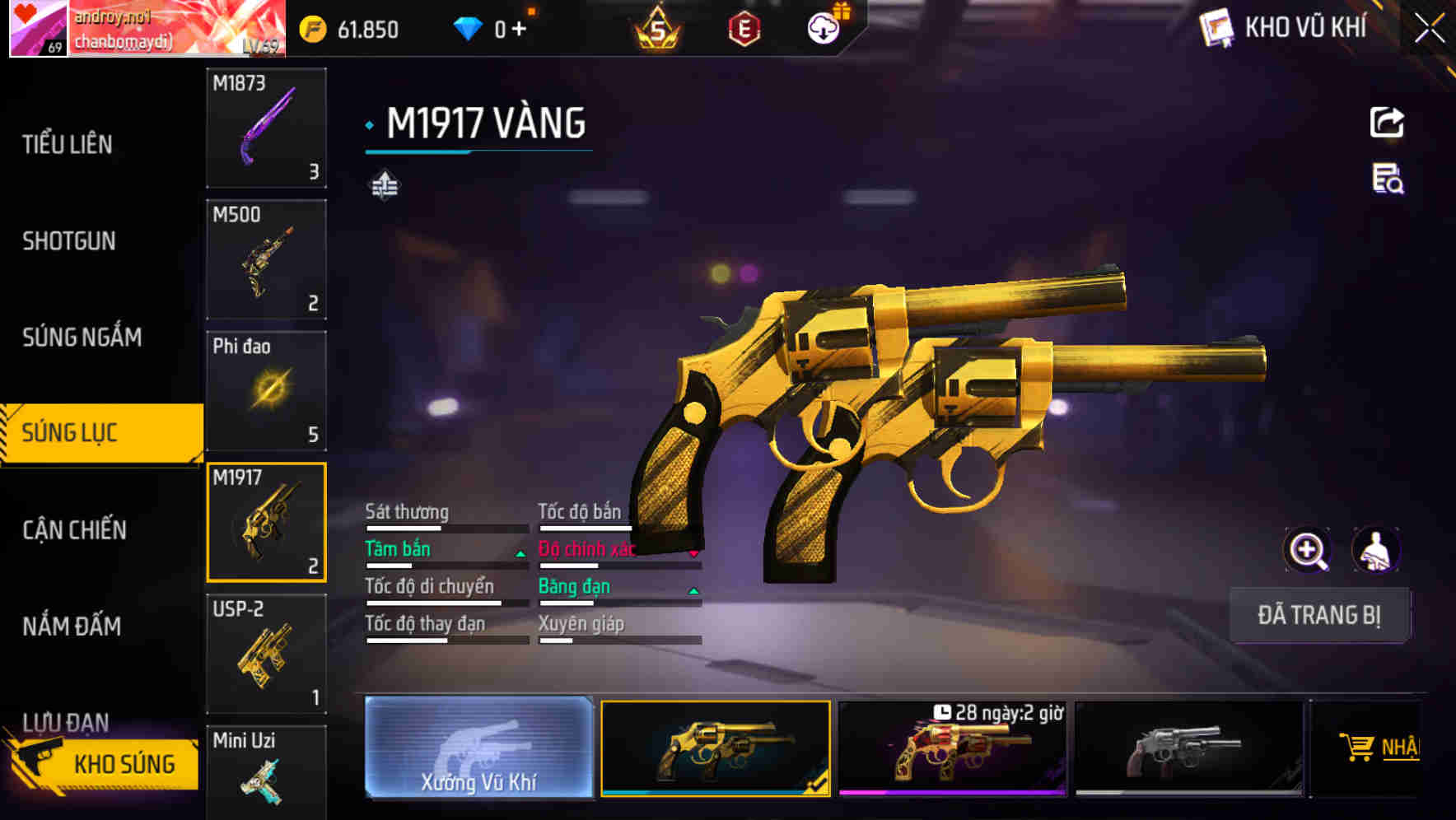This screenshot has width=1456, height=820.
Task: Pick the M500 weapon tile
Action: point(266,259)
